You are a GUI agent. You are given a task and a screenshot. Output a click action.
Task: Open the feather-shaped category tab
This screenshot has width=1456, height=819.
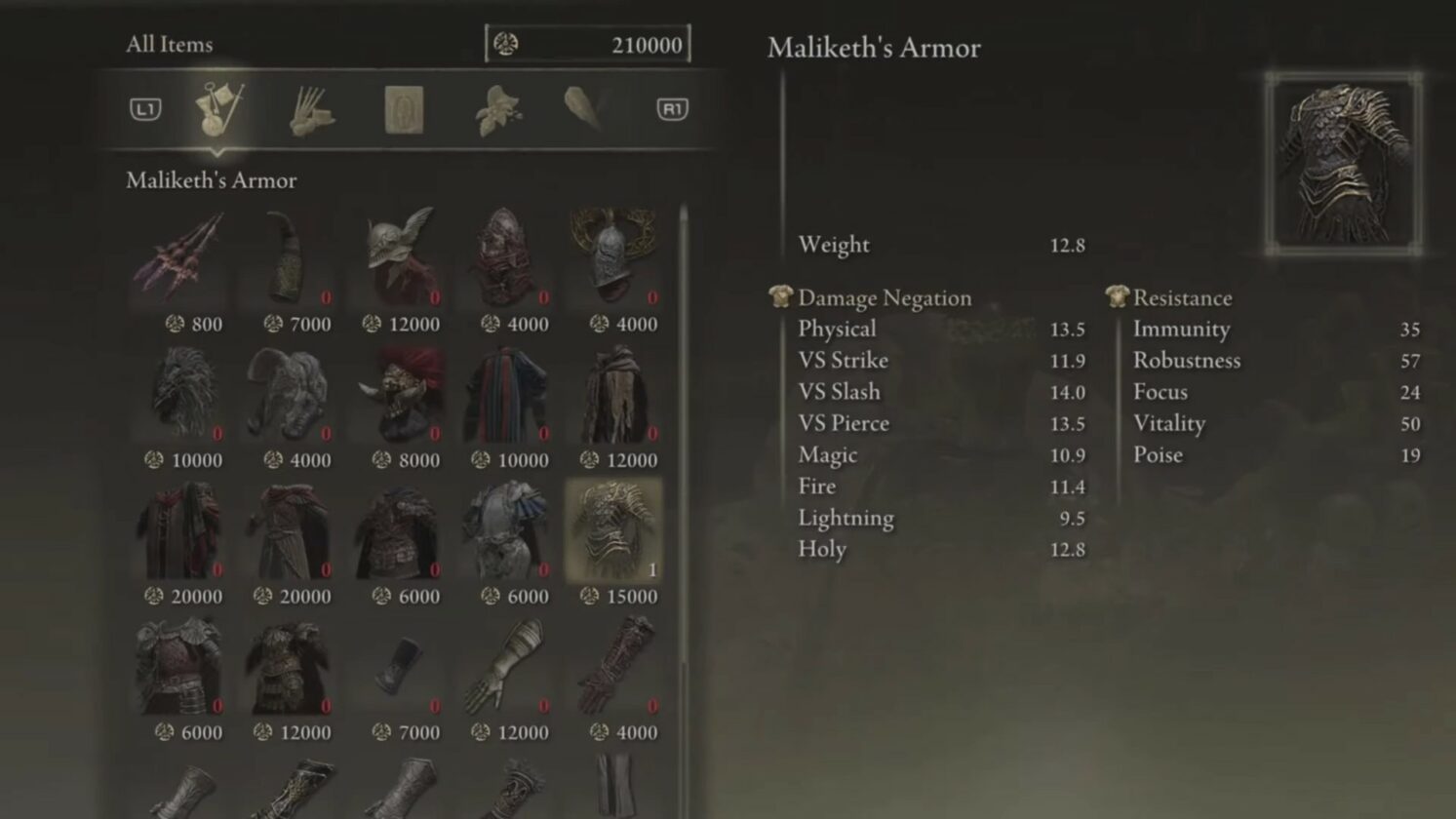(587, 107)
